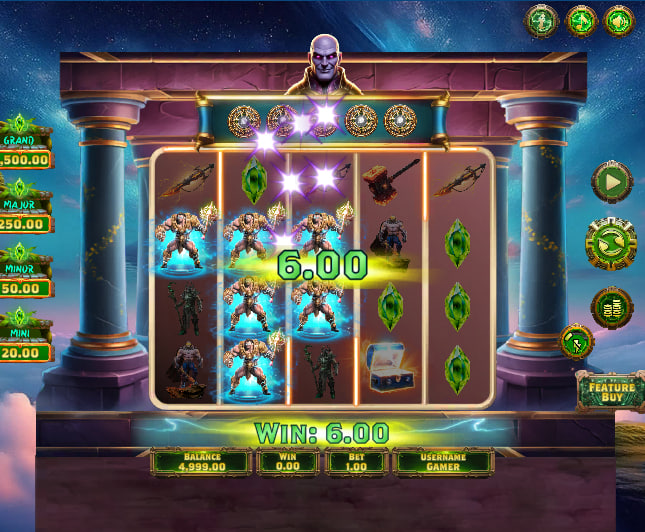Open the game info button
645x532 pixels.
coord(541,19)
